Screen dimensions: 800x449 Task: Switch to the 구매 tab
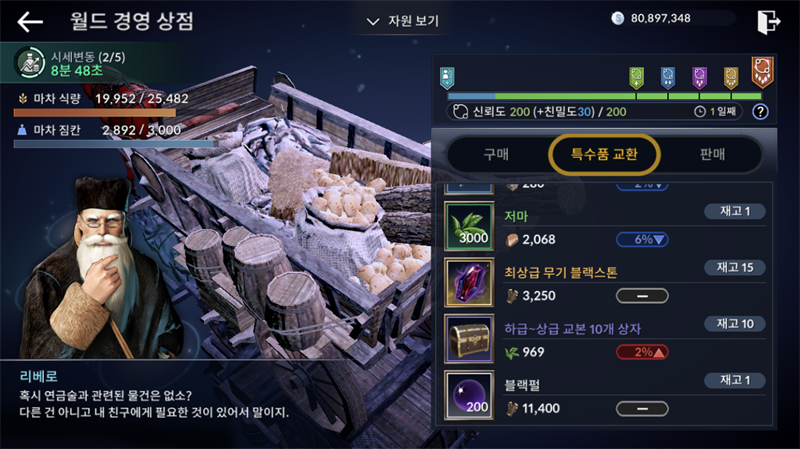pos(496,154)
